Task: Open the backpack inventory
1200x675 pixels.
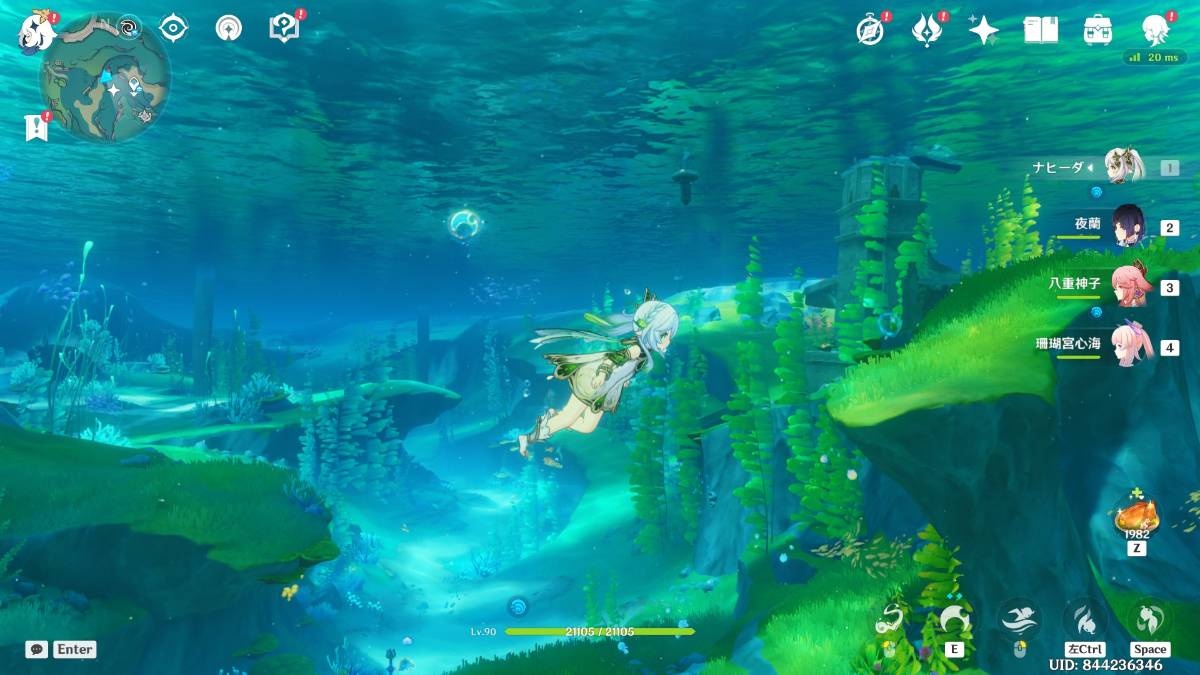Action: 1098,30
